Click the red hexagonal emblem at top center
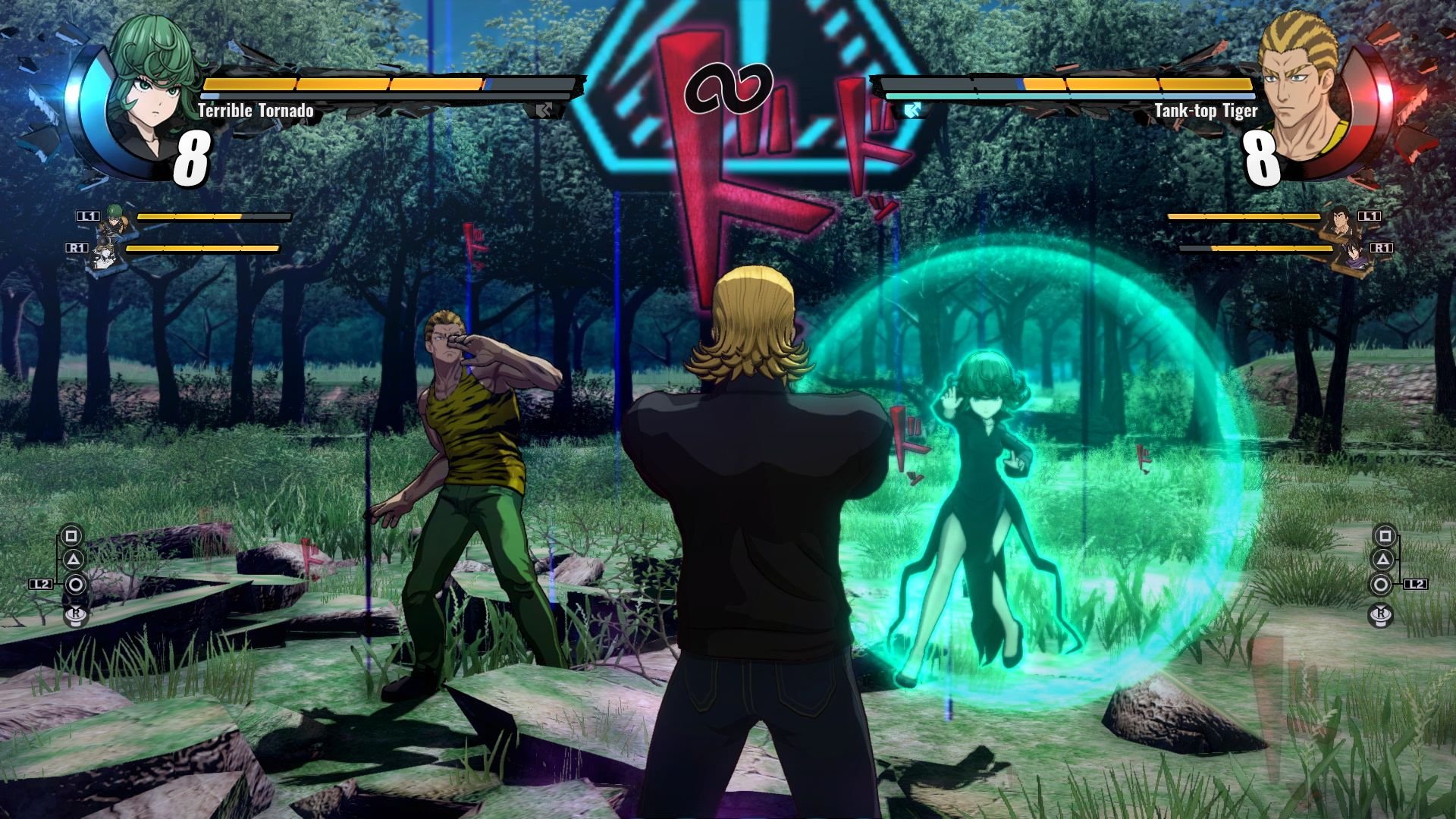This screenshot has height=819, width=1456. tap(728, 83)
